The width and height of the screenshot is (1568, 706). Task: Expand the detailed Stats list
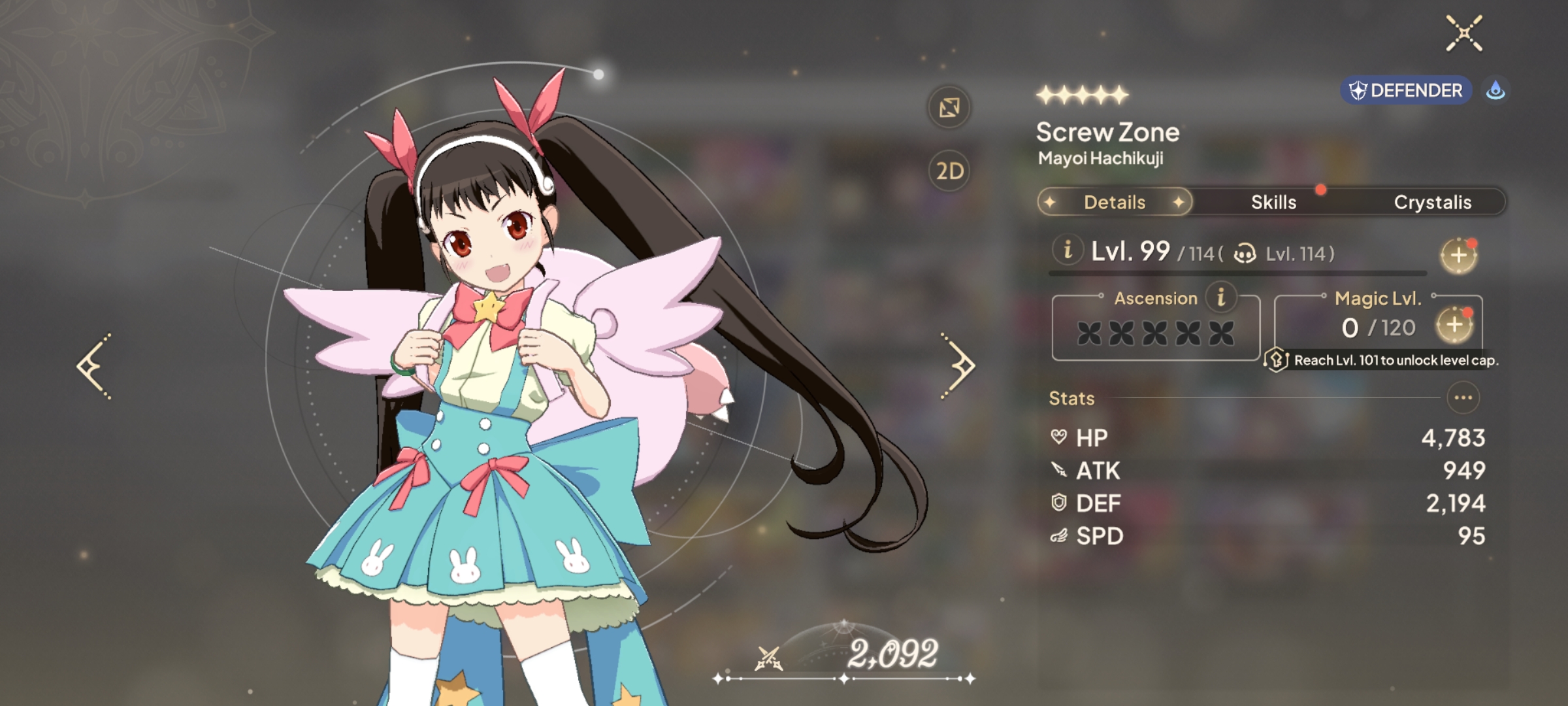pos(1463,397)
